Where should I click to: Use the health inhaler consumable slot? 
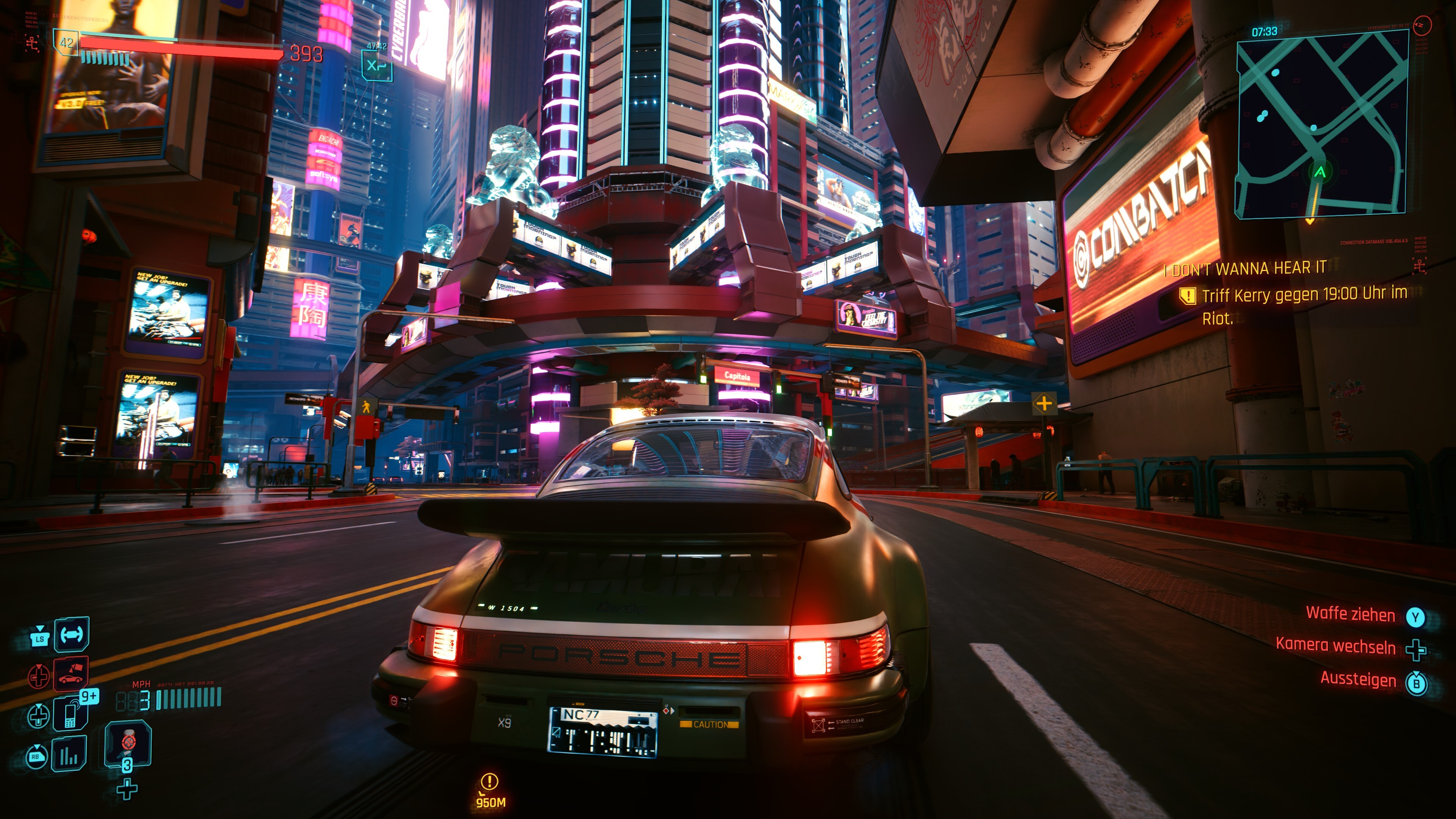tap(128, 743)
